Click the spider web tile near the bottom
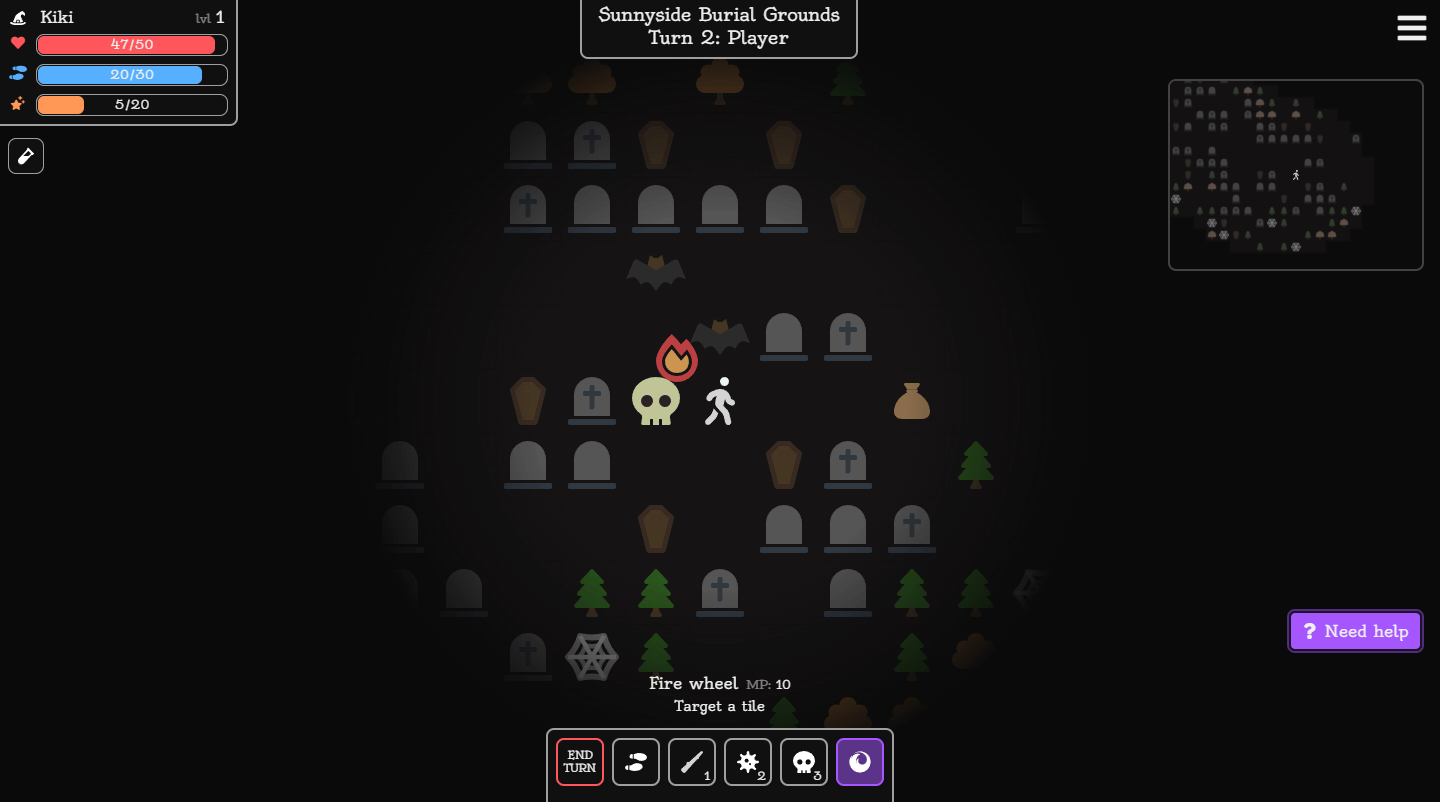This screenshot has height=802, width=1440. tap(592, 656)
